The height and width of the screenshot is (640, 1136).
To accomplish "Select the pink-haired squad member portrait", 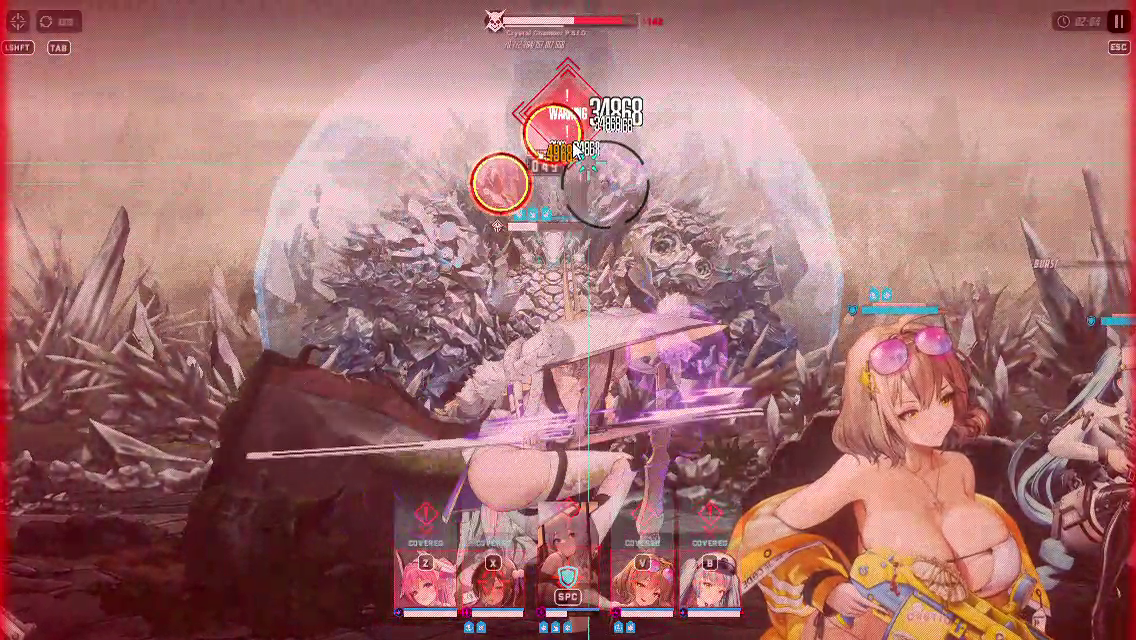I will click(425, 580).
